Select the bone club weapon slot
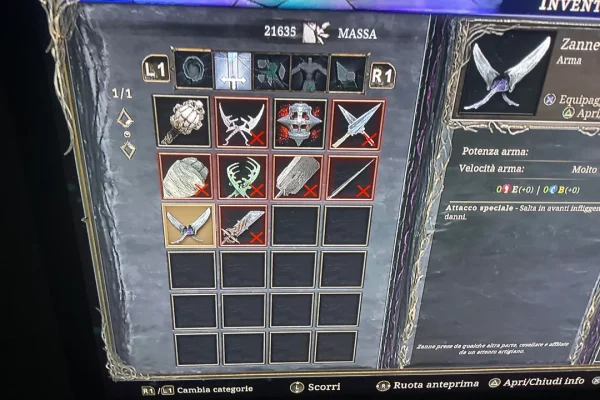600x400 pixels. (182, 121)
